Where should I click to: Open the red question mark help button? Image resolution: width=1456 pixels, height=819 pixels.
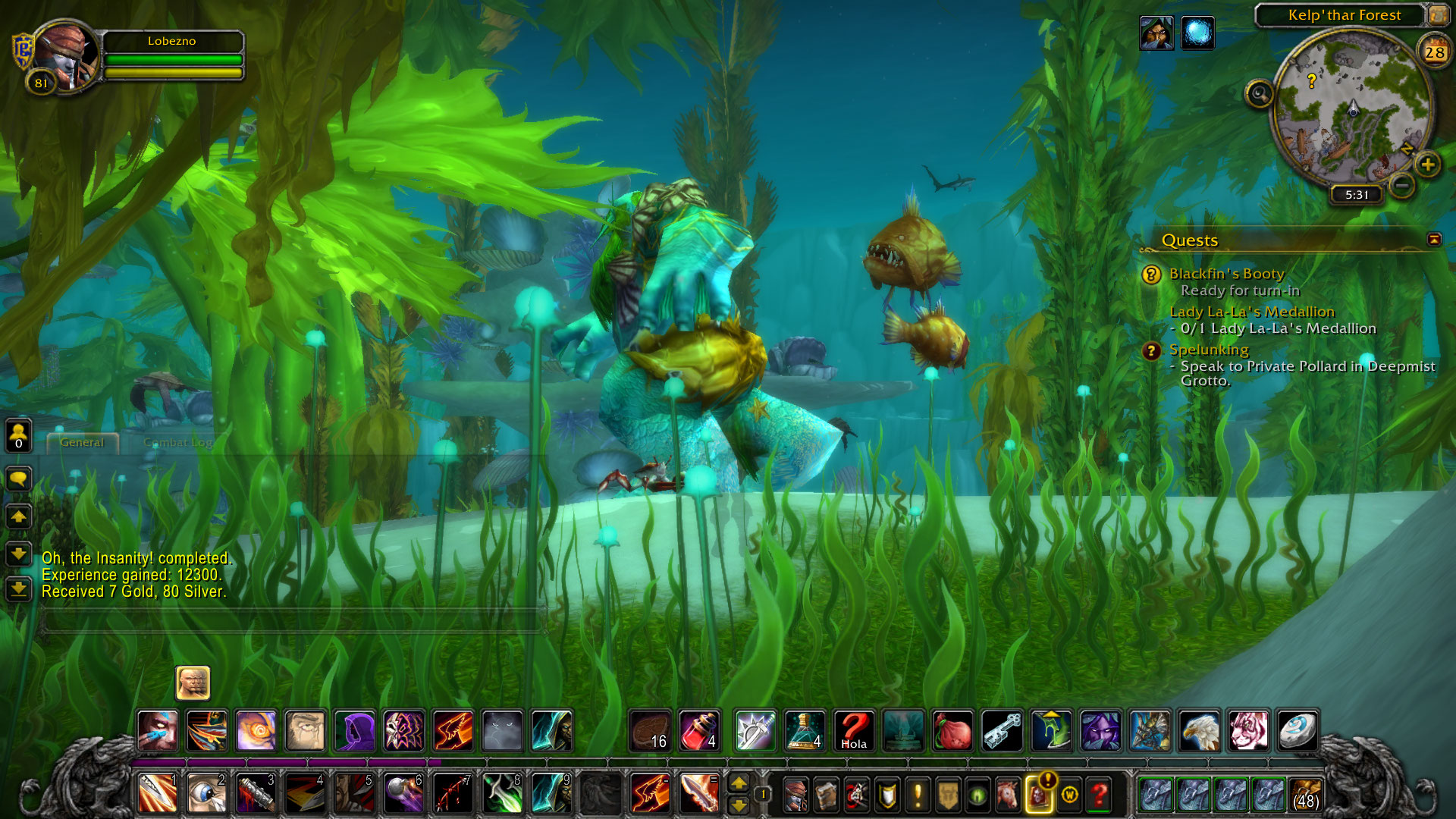click(x=1099, y=794)
